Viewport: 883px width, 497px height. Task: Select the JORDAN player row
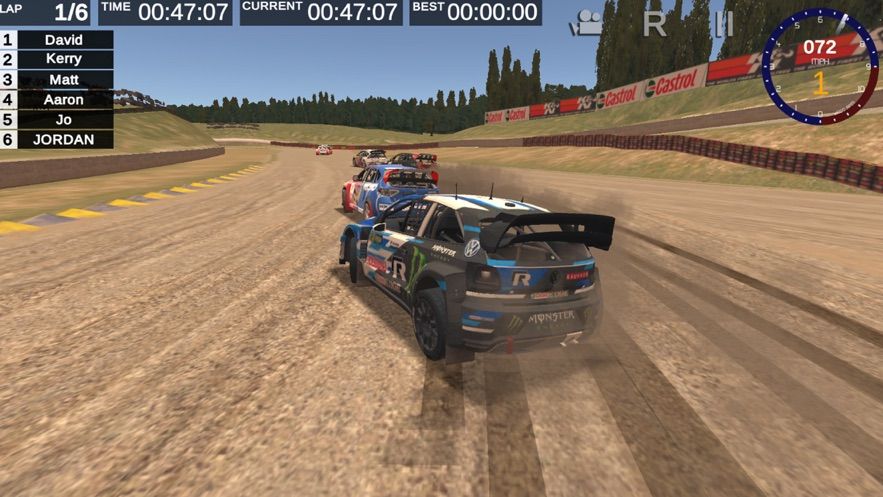click(x=64, y=140)
